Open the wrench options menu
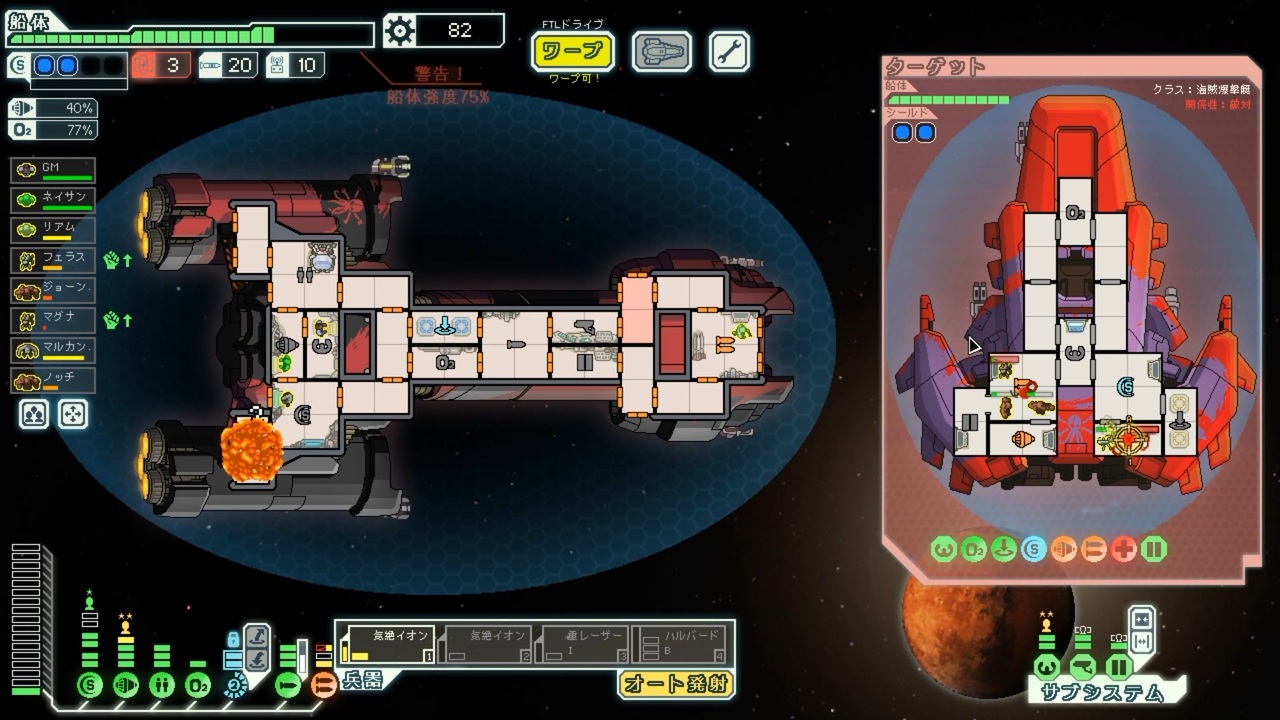This screenshot has width=1280, height=720. [729, 51]
